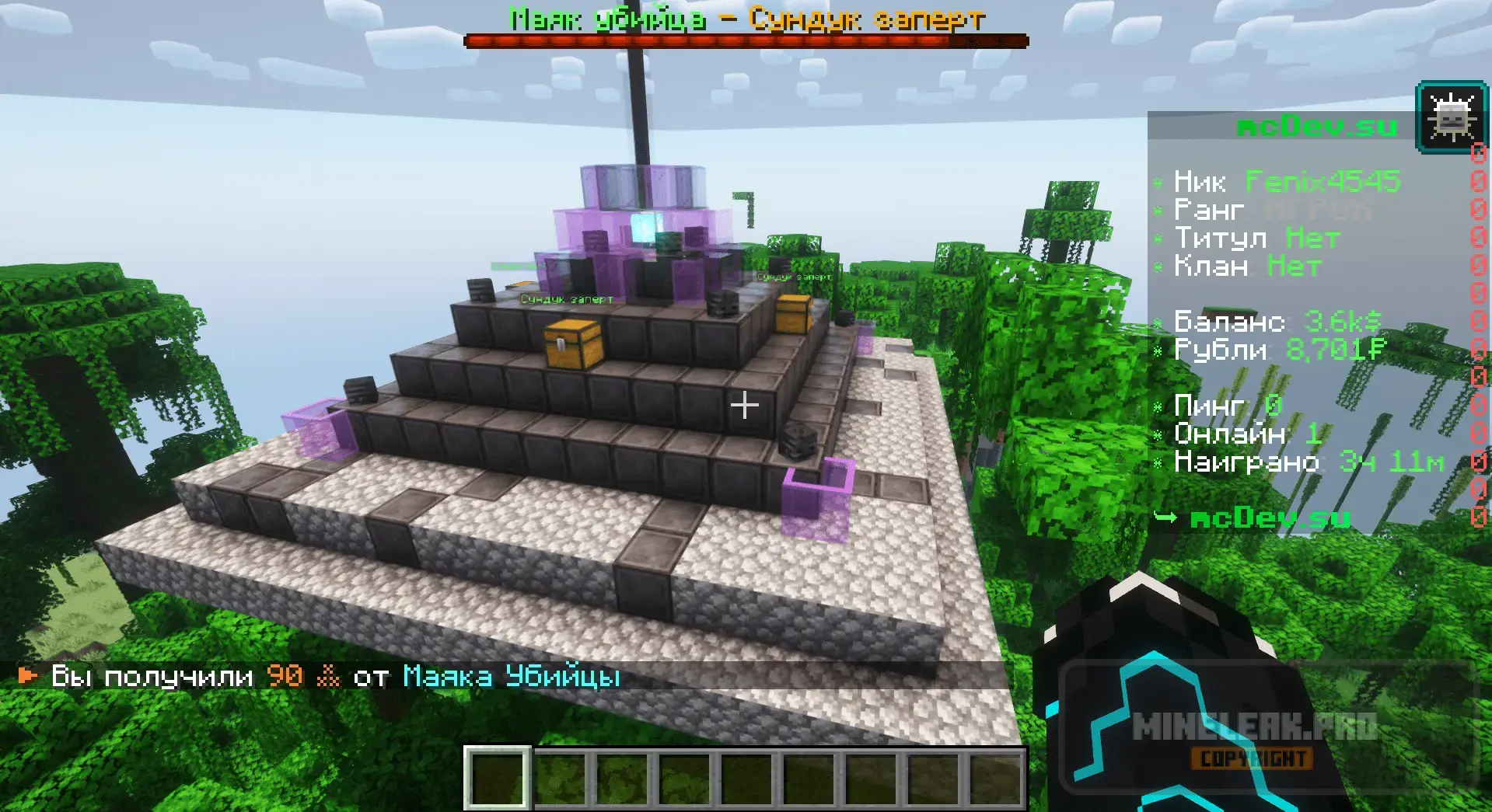Click the spiky skull status effect icon
The height and width of the screenshot is (812, 1492).
click(x=1451, y=118)
